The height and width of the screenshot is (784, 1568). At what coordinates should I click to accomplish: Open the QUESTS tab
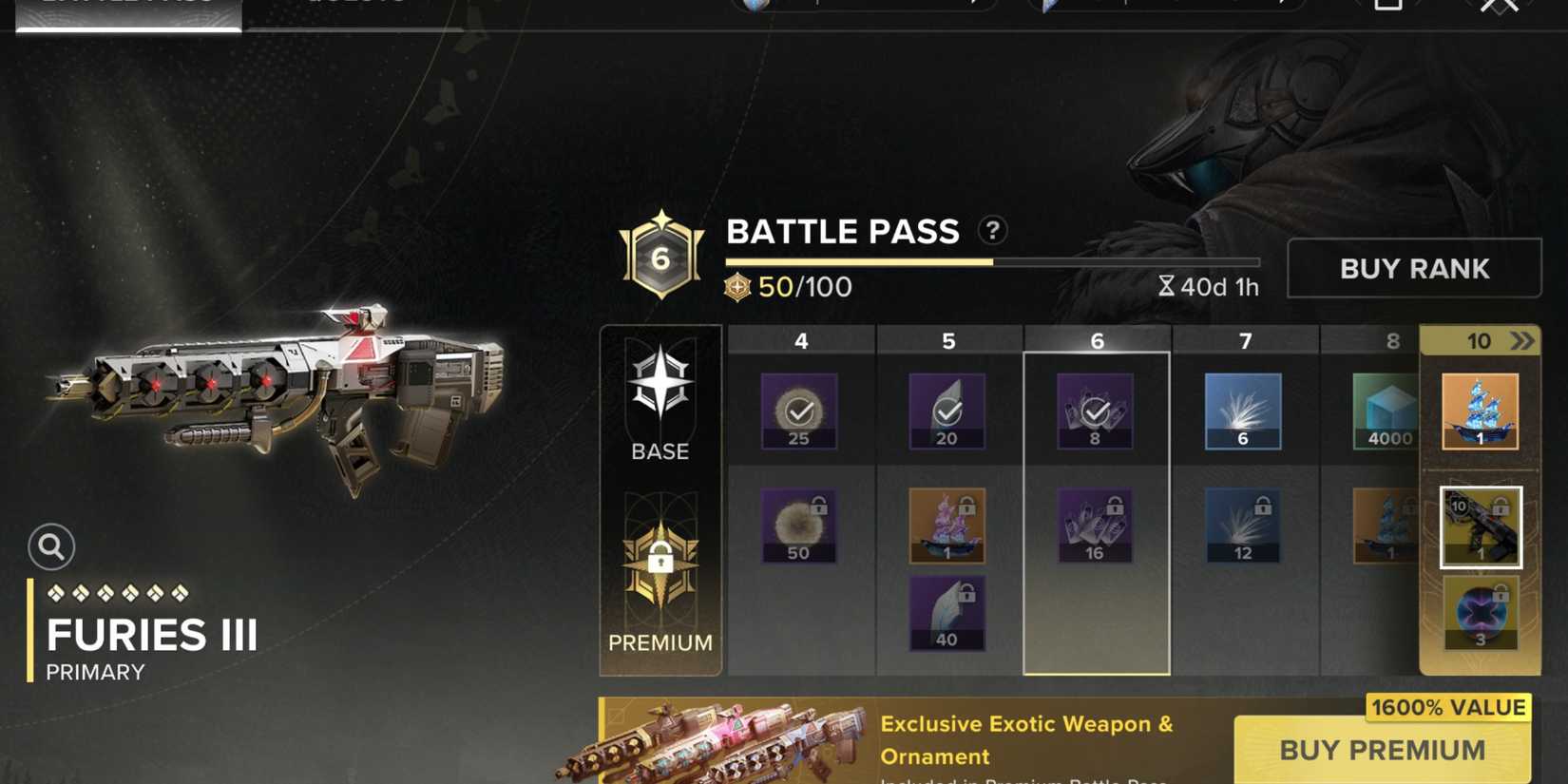(356, 8)
